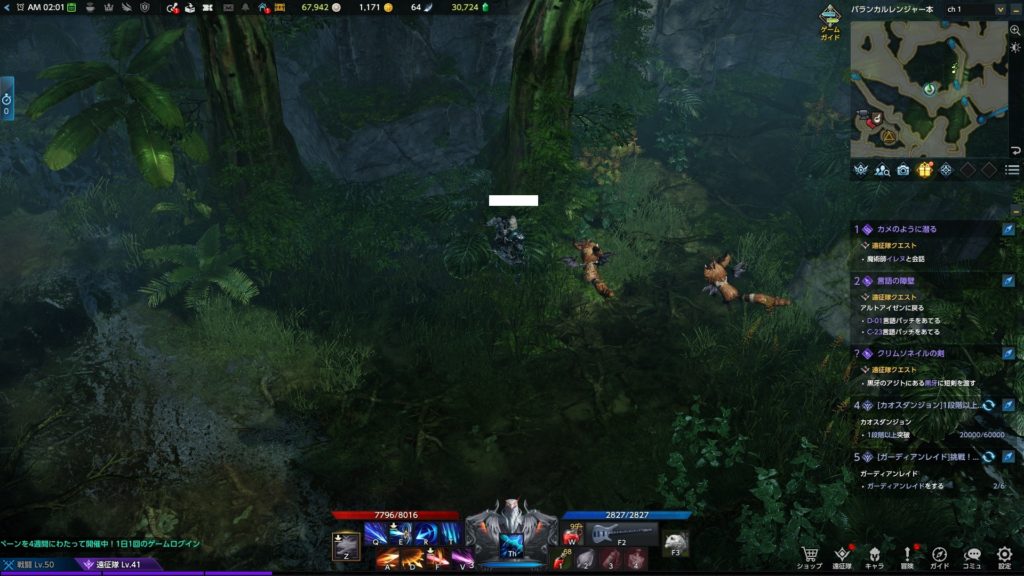Screen dimensions: 1024x576
Task: Click the yellow ゲームガイド signpost icon
Action: tap(830, 18)
